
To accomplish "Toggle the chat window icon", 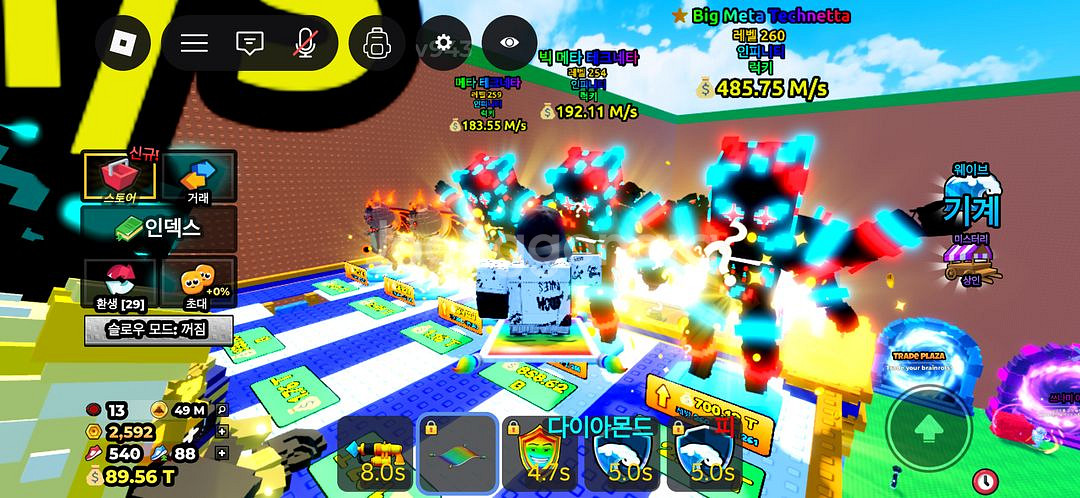I will (249, 42).
